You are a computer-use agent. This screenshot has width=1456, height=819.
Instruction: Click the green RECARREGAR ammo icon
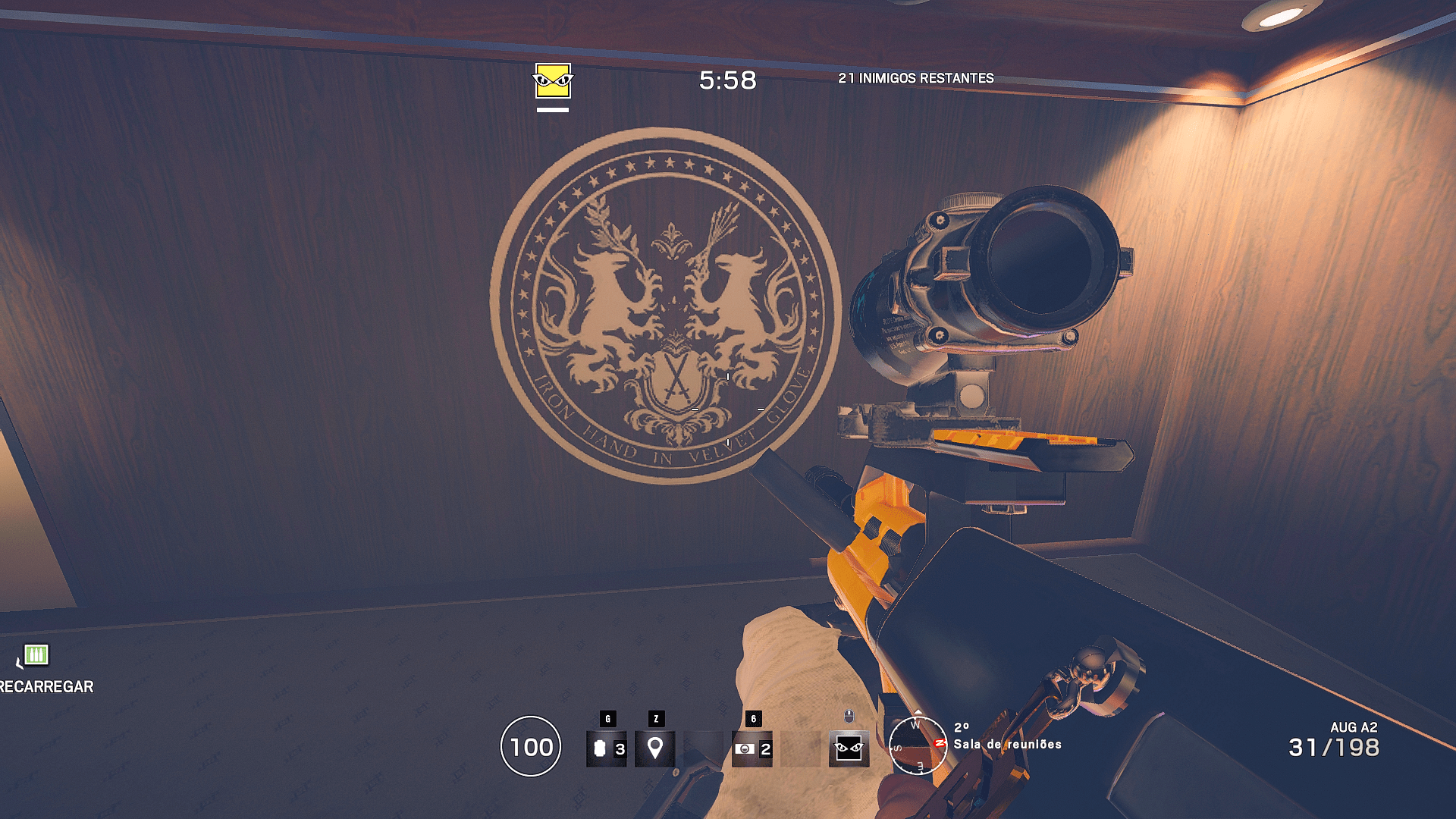[36, 653]
